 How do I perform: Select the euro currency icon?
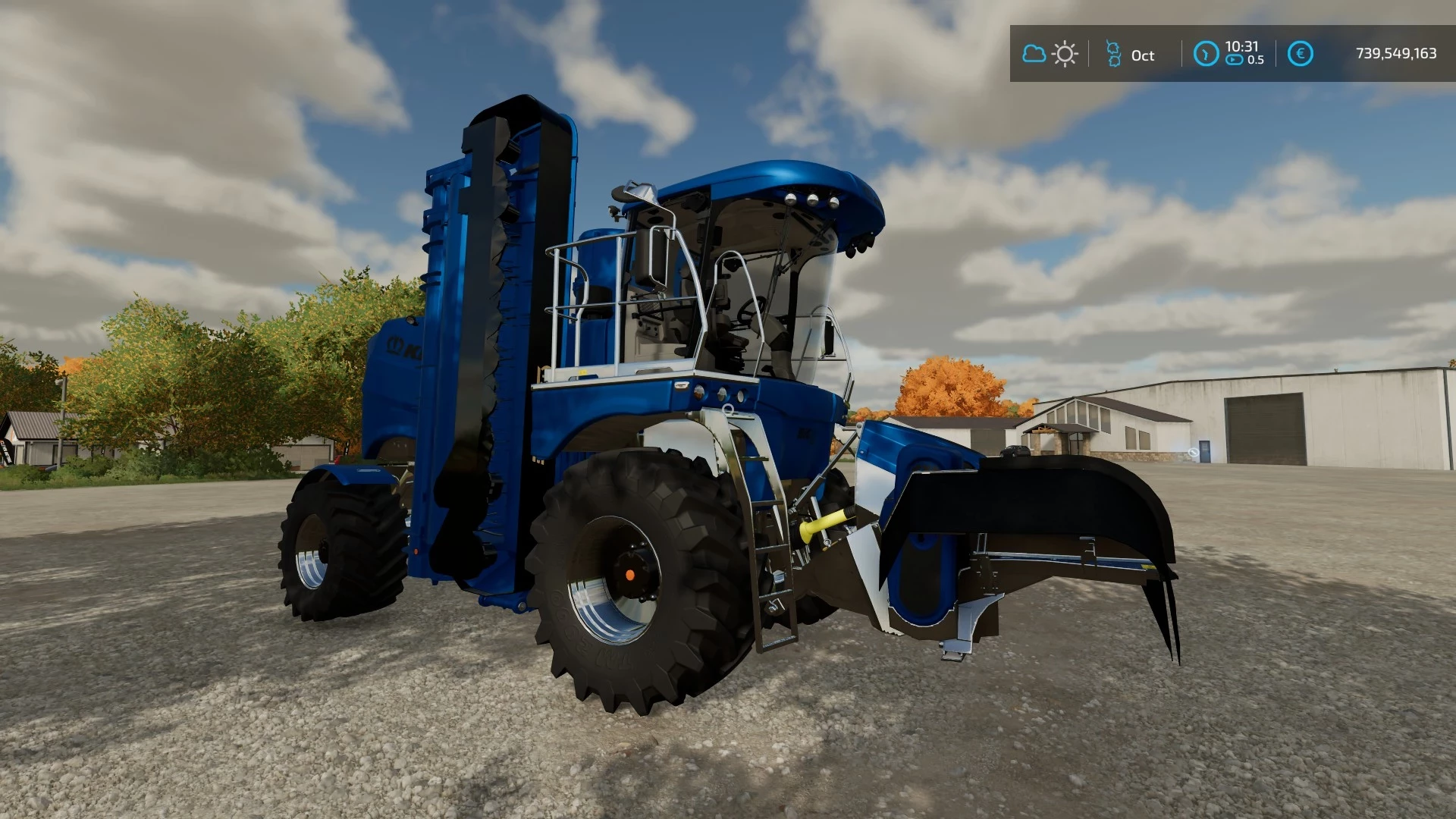(x=1300, y=53)
